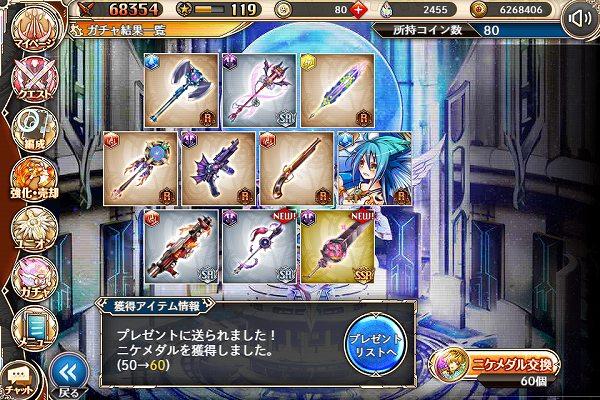Open the chat bubble

pyautogui.click(x=20, y=380)
